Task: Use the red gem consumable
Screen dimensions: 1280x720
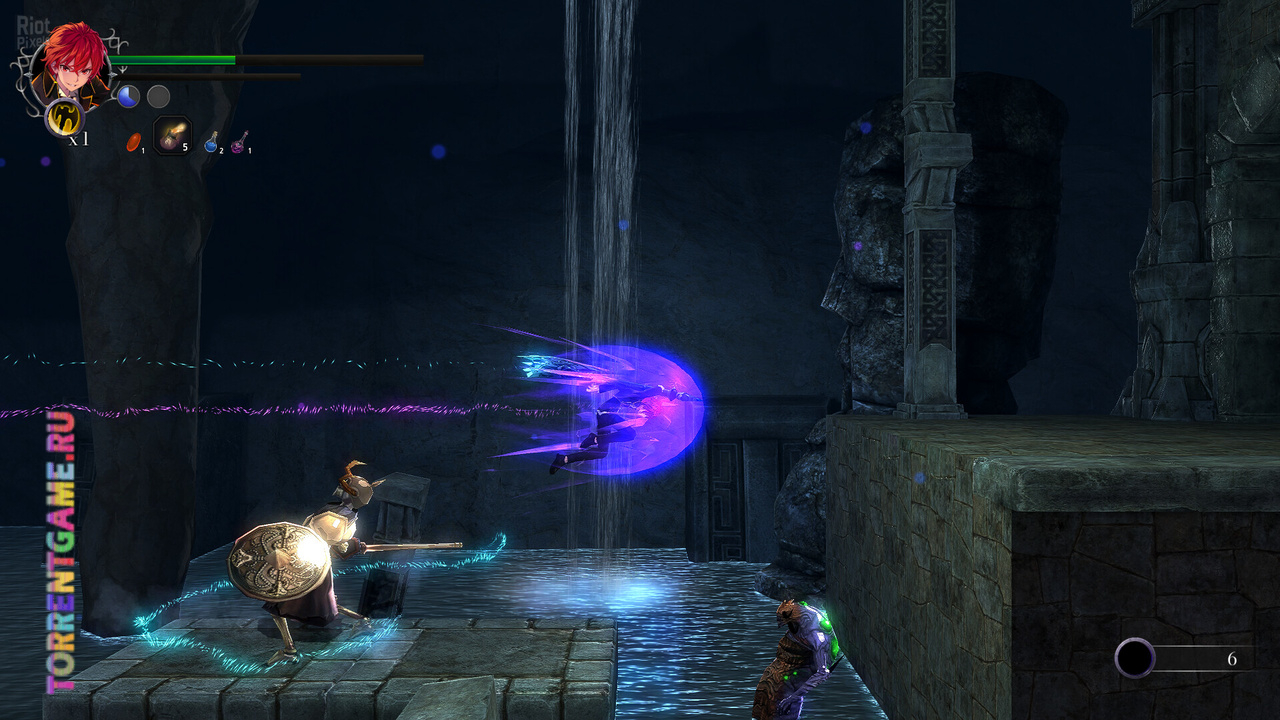Action: [x=133, y=142]
